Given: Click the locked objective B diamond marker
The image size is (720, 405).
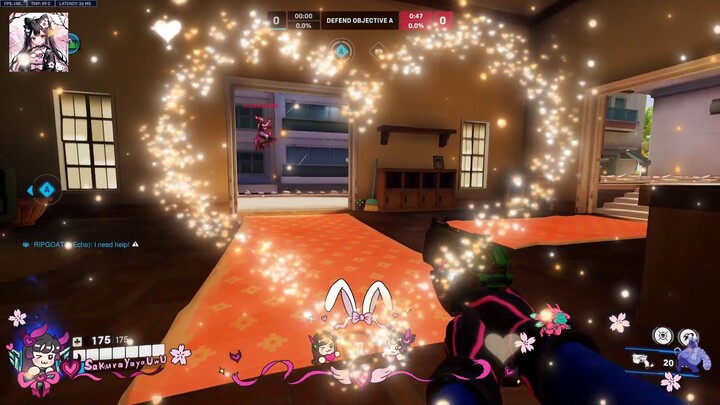Looking at the screenshot, I should pyautogui.click(x=378, y=49).
